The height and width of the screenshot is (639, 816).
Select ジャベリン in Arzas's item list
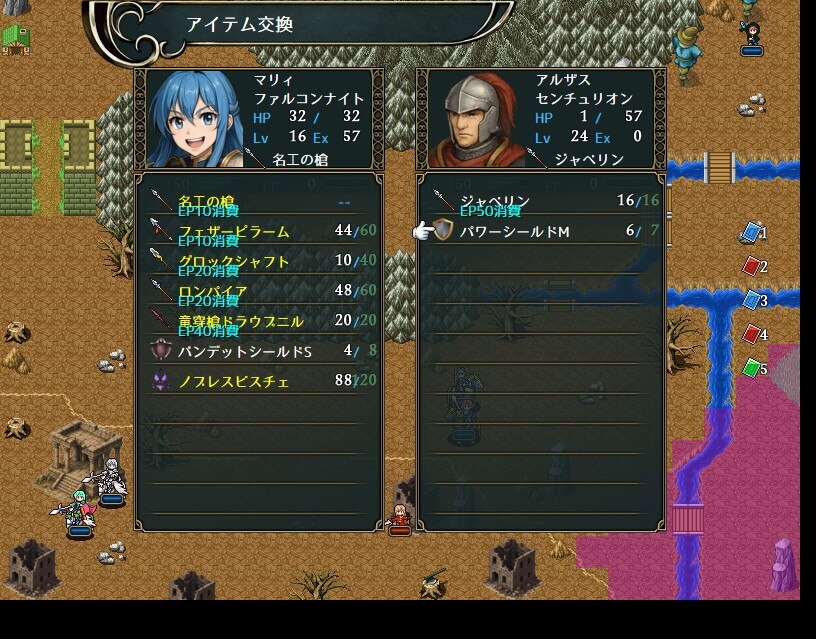click(x=540, y=202)
